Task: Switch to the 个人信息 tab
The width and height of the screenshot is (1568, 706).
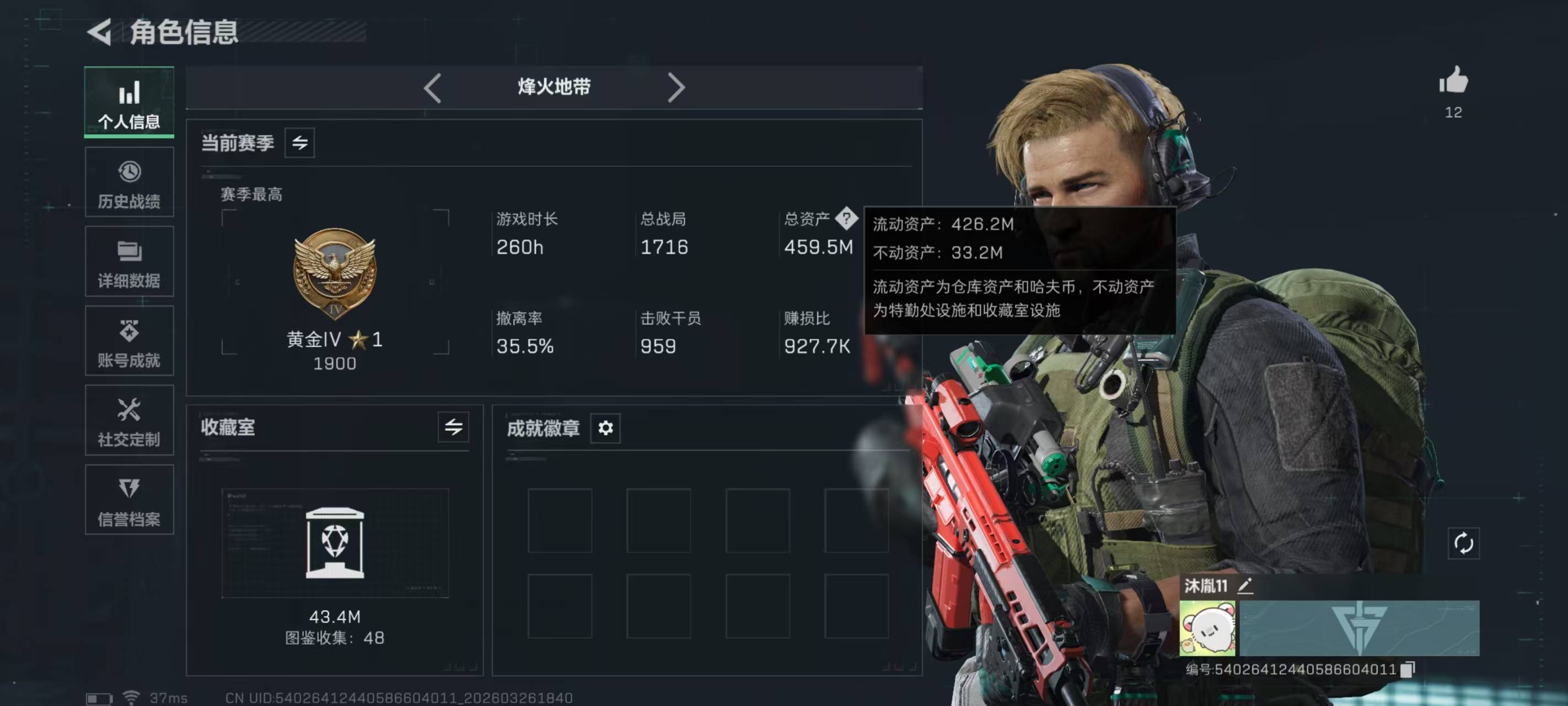Action: (x=129, y=101)
